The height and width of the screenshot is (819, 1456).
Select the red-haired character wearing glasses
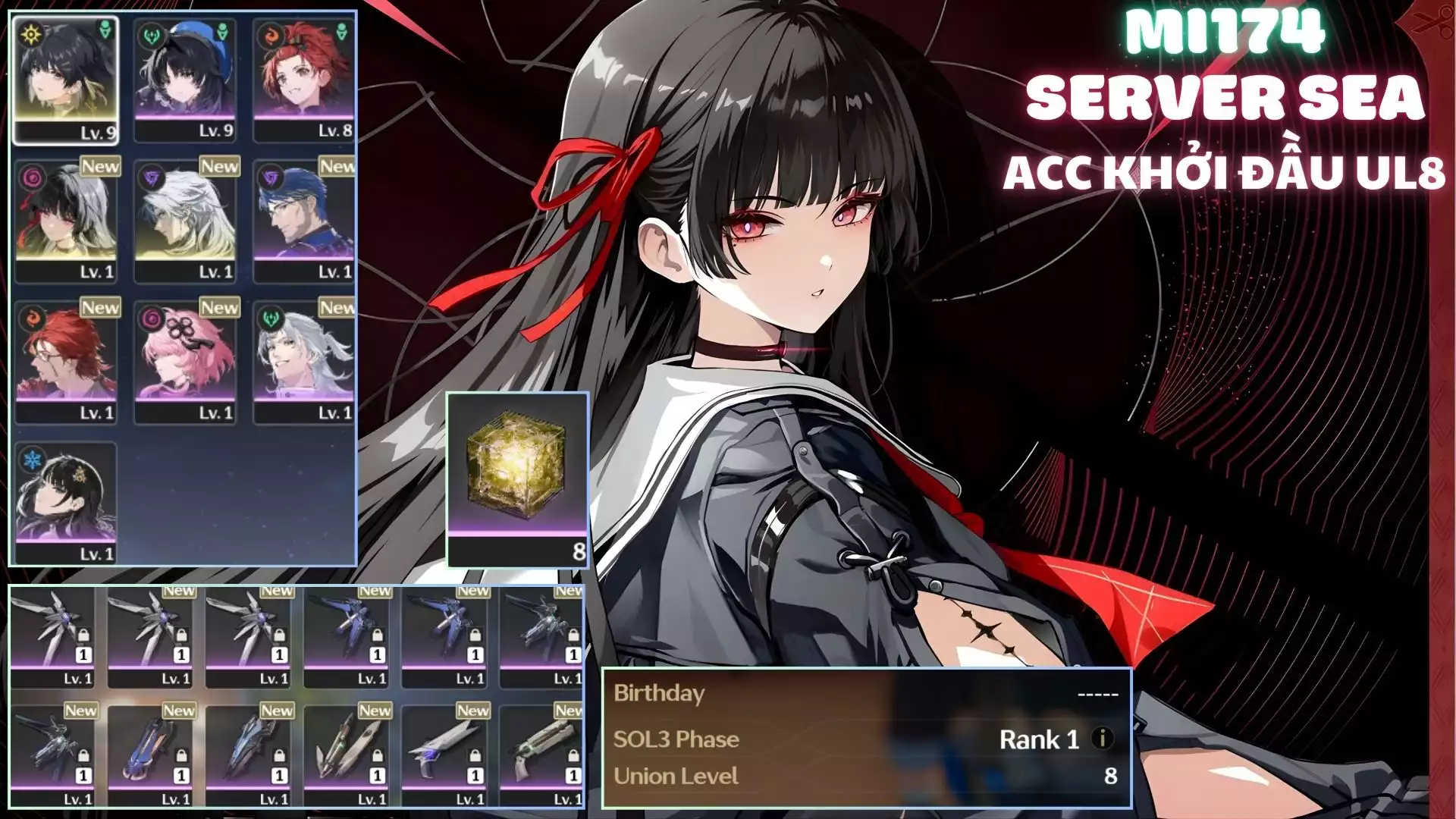coord(65,361)
